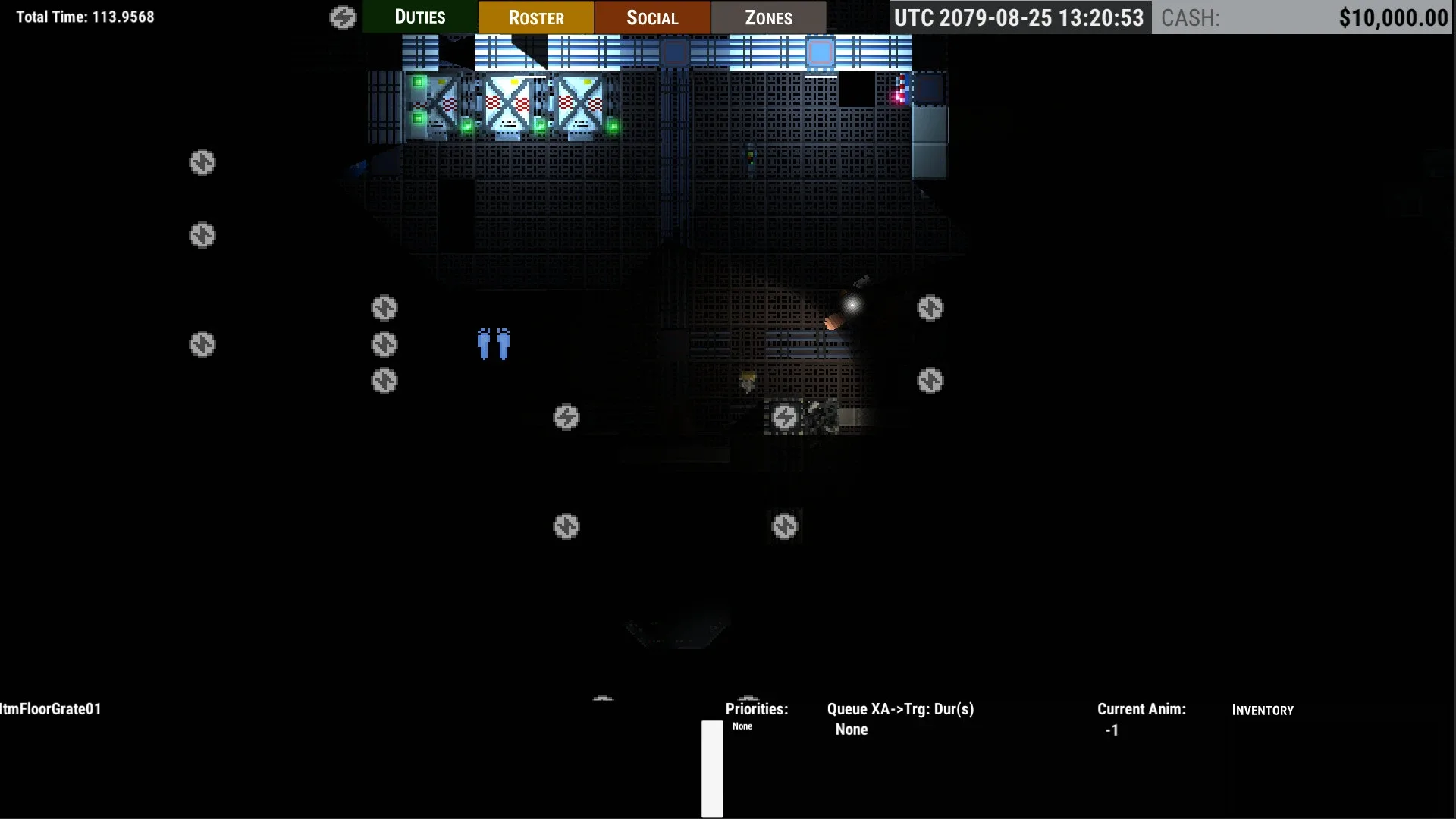Switch to the Duties tab
This screenshot has height=819, width=1456.
click(x=419, y=17)
